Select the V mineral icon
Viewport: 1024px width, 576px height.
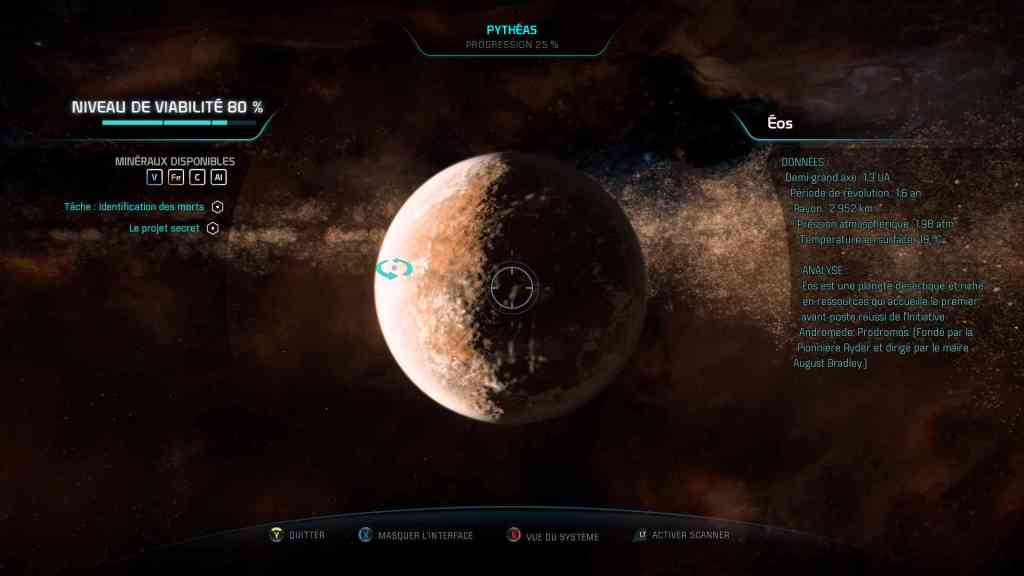(x=154, y=177)
